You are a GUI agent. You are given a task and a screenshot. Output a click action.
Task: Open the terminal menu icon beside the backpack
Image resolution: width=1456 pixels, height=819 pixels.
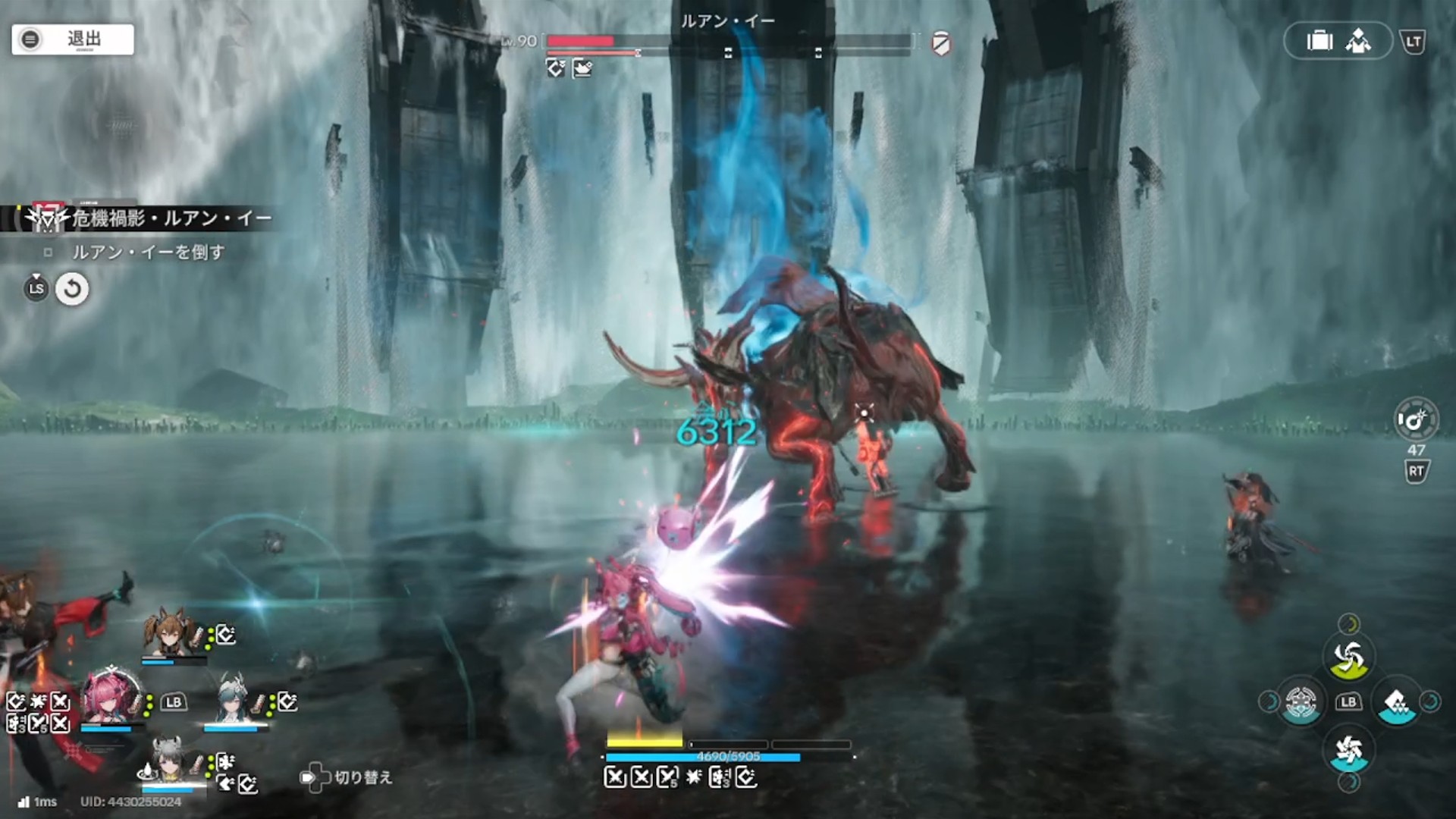[1358, 41]
